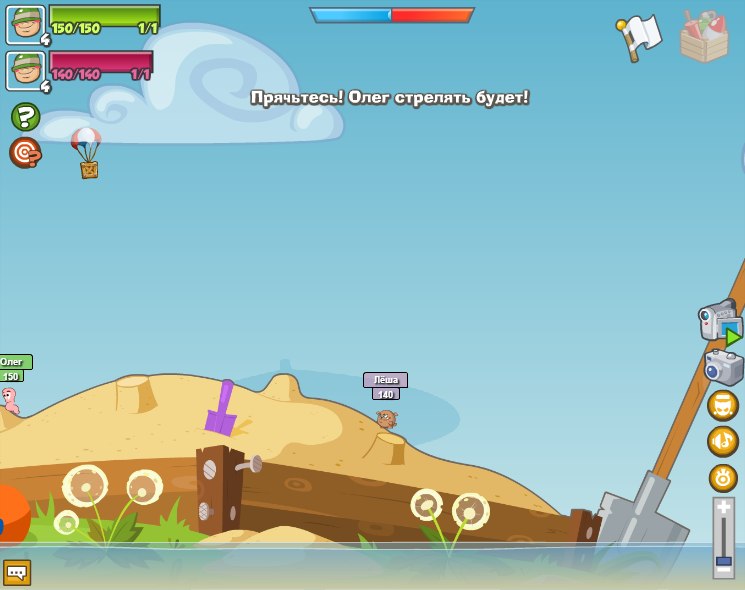The height and width of the screenshot is (590, 745).
Task: Click the round face-with-hat button
Action: coord(723,405)
